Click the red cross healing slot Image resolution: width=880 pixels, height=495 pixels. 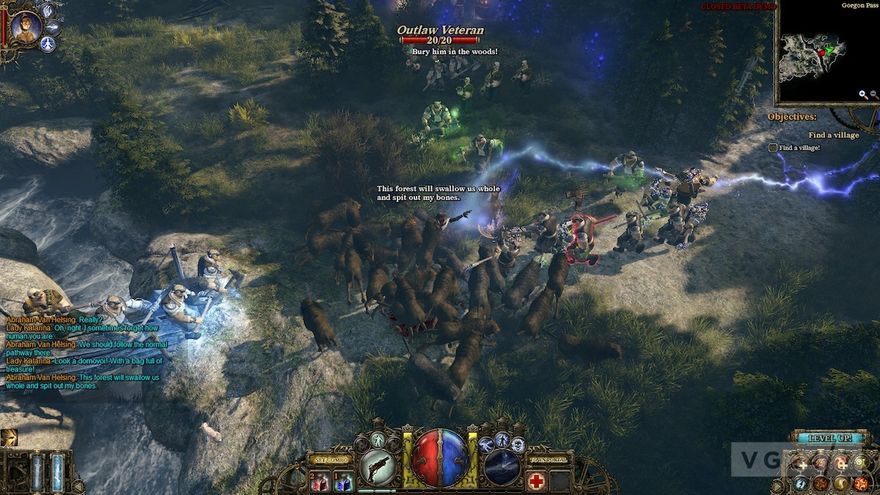click(536, 481)
